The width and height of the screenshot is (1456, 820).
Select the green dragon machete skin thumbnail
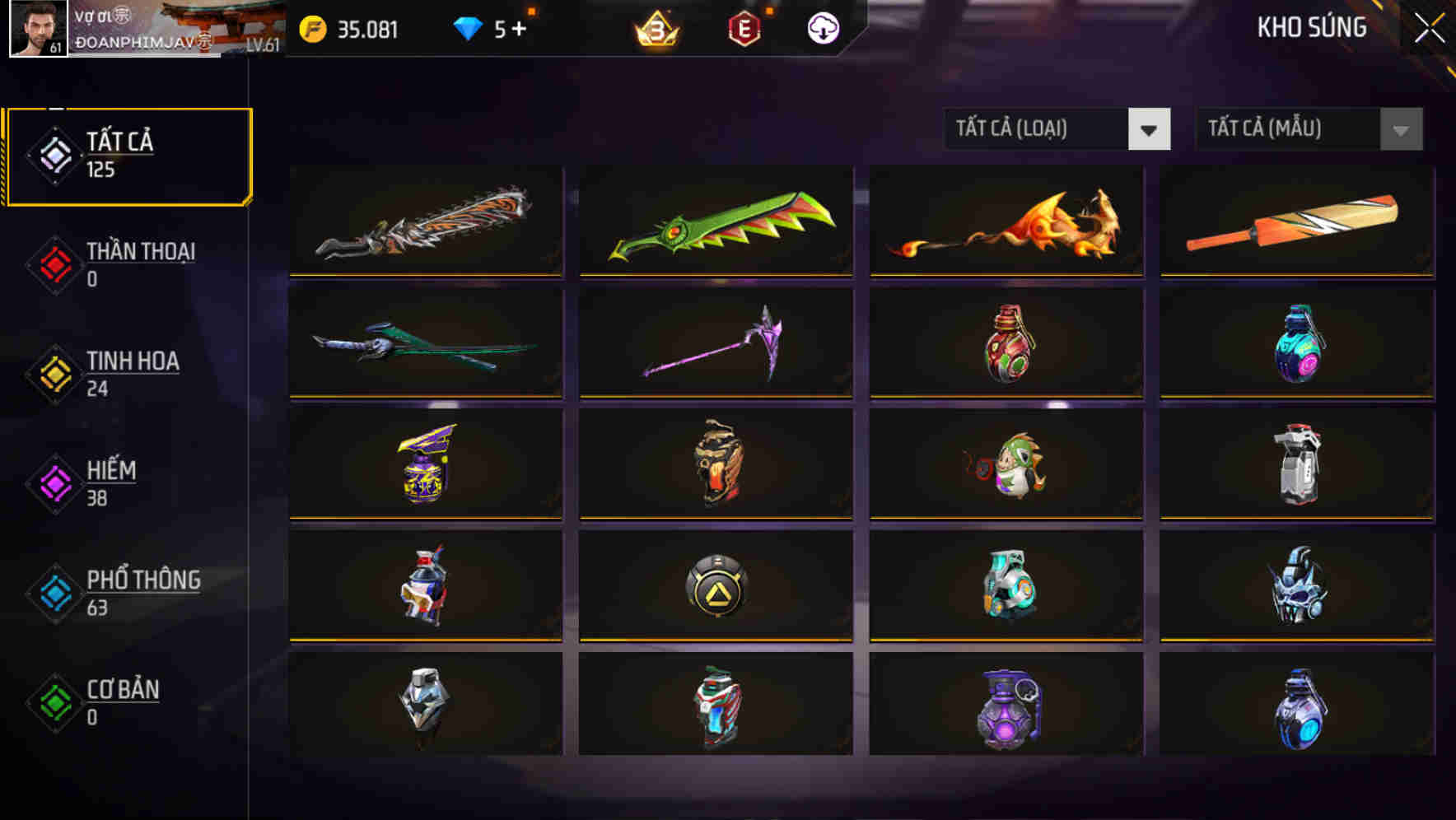[x=715, y=222]
